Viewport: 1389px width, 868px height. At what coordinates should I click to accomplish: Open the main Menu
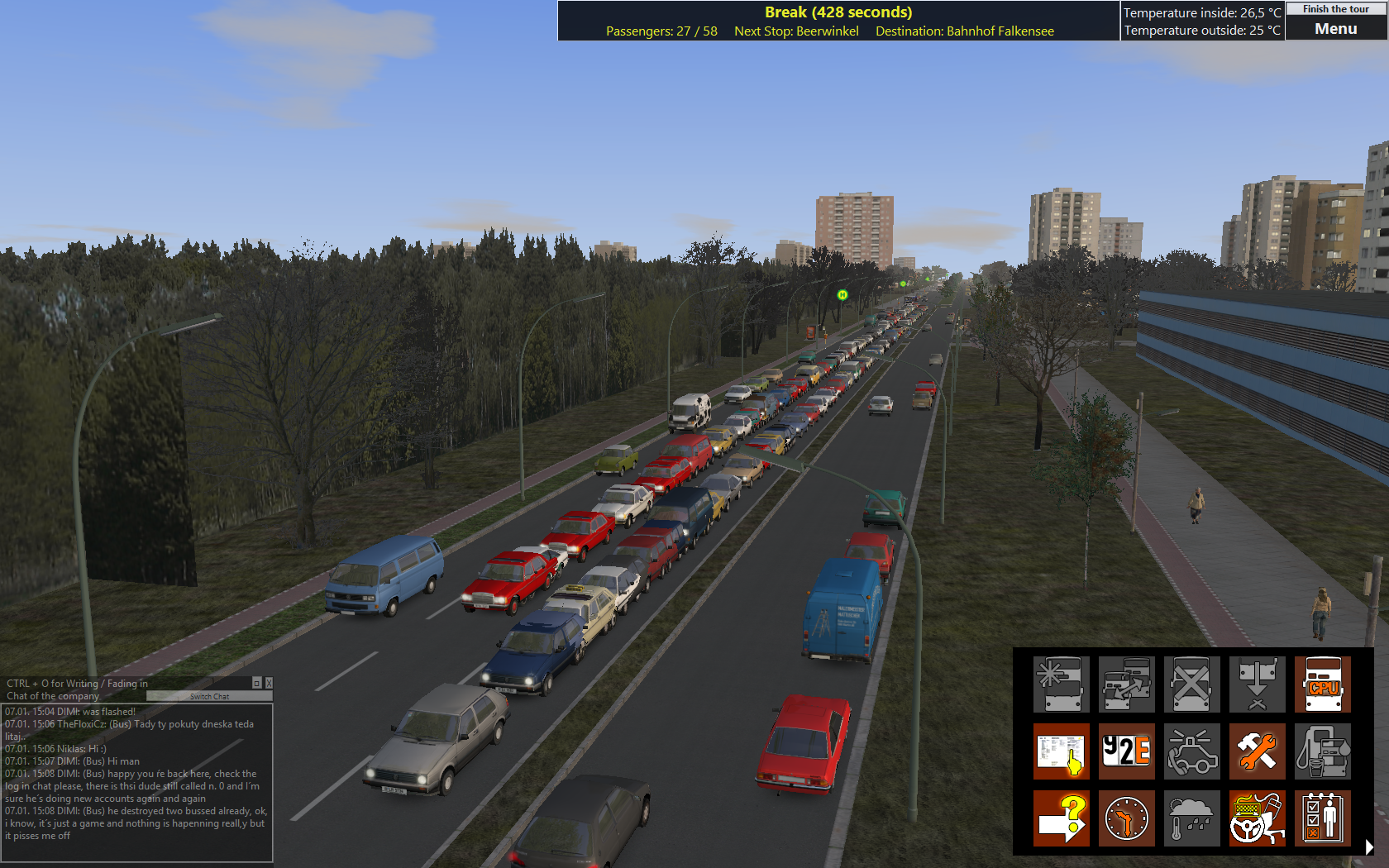(1335, 29)
